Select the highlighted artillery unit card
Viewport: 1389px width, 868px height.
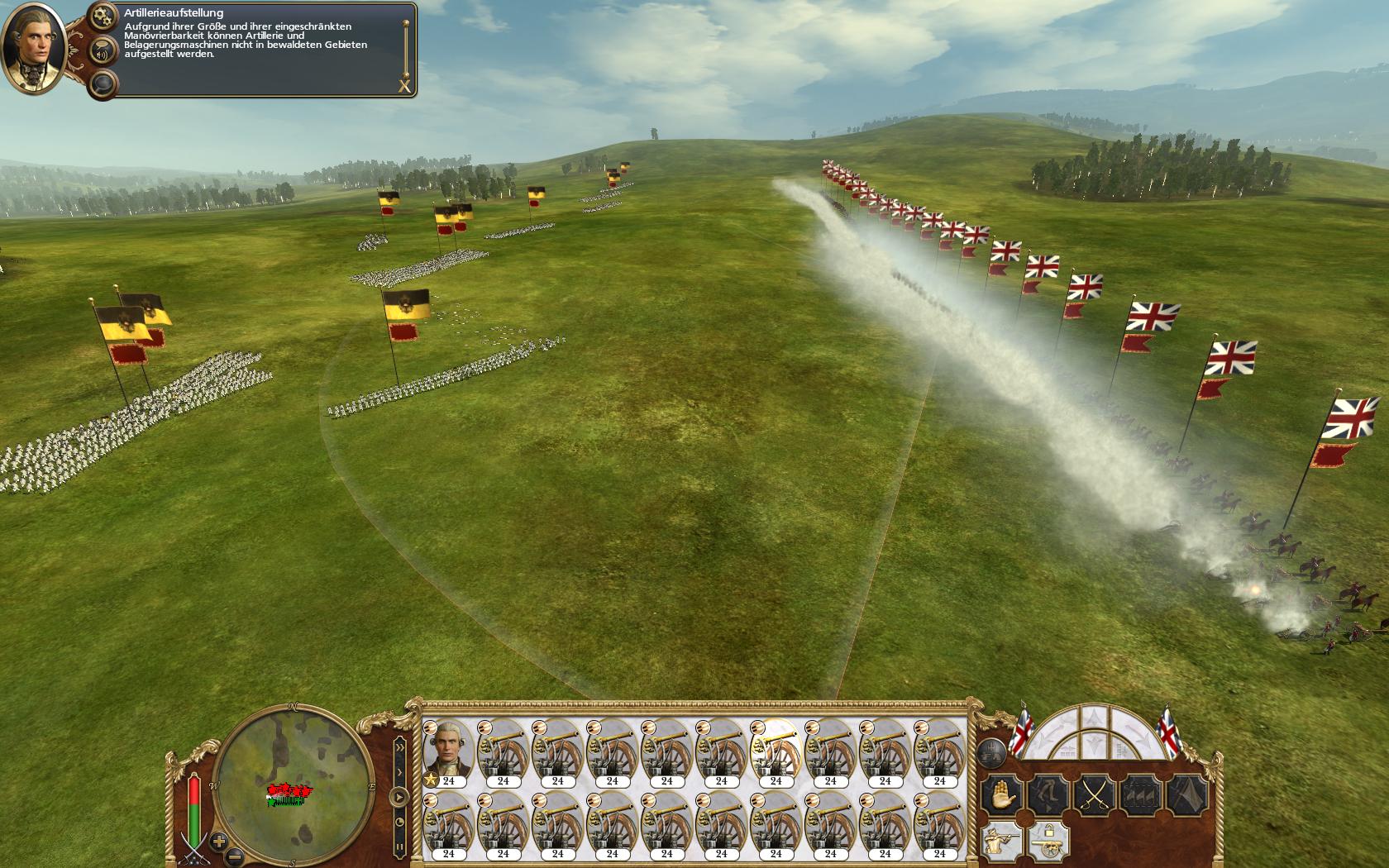click(776, 751)
